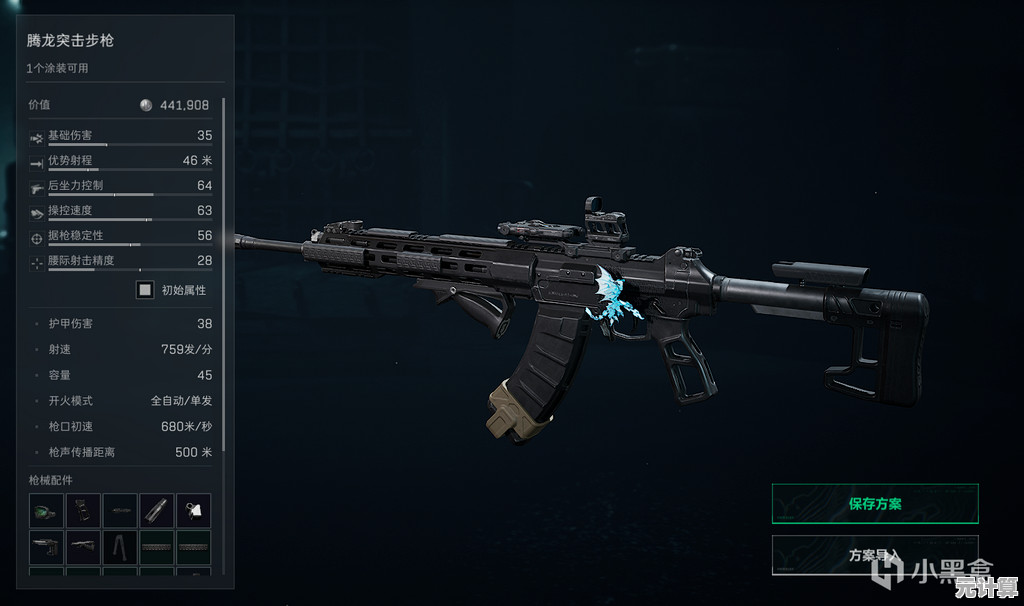This screenshot has height=606, width=1024.
Task: Pick the suppressor muzzle attachment slot
Action: click(157, 510)
